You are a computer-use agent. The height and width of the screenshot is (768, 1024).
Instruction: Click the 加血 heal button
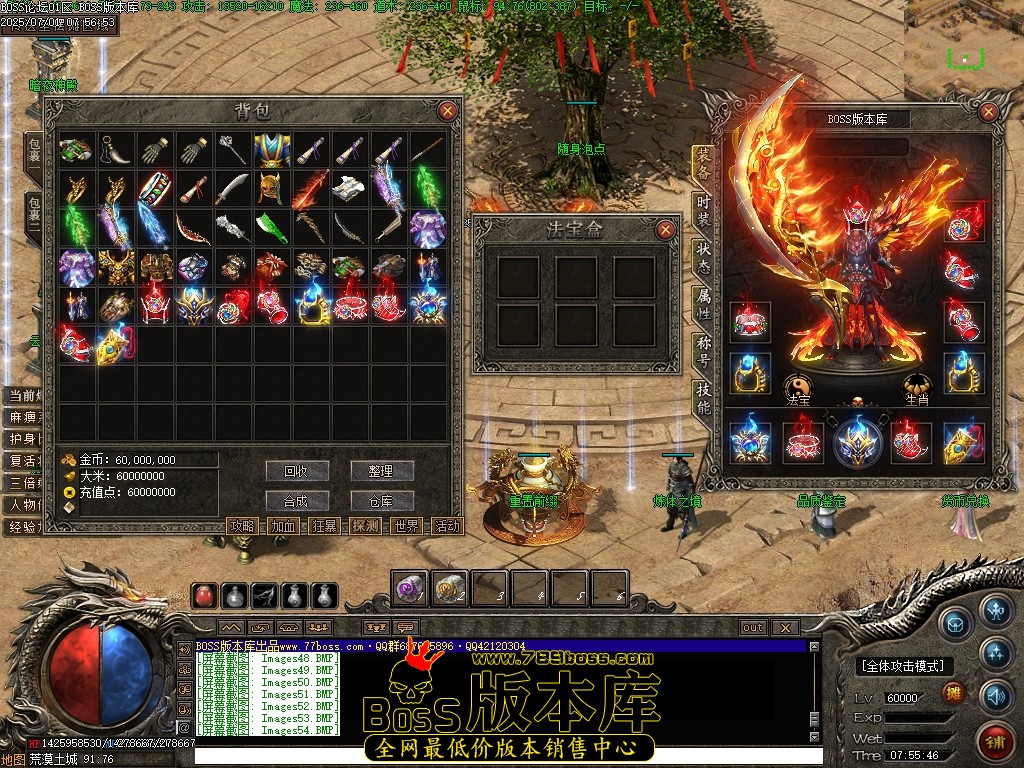point(283,526)
